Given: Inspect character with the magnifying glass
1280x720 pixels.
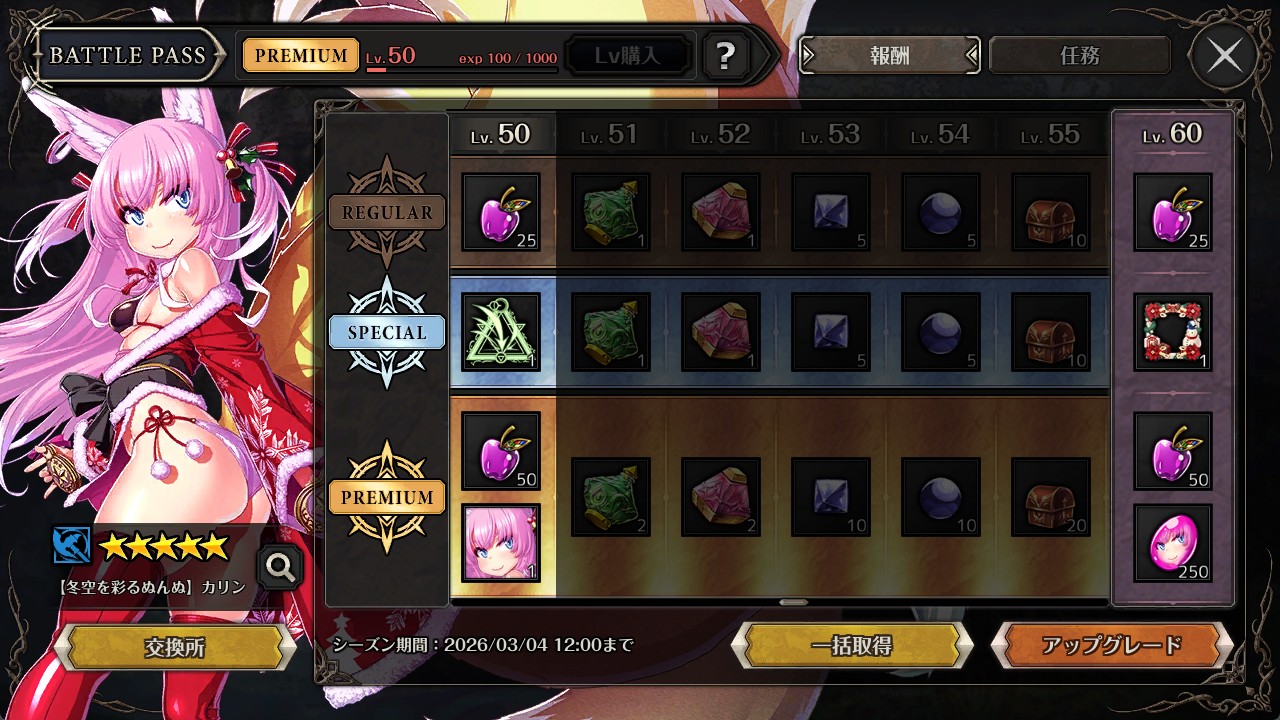Looking at the screenshot, I should [x=280, y=568].
